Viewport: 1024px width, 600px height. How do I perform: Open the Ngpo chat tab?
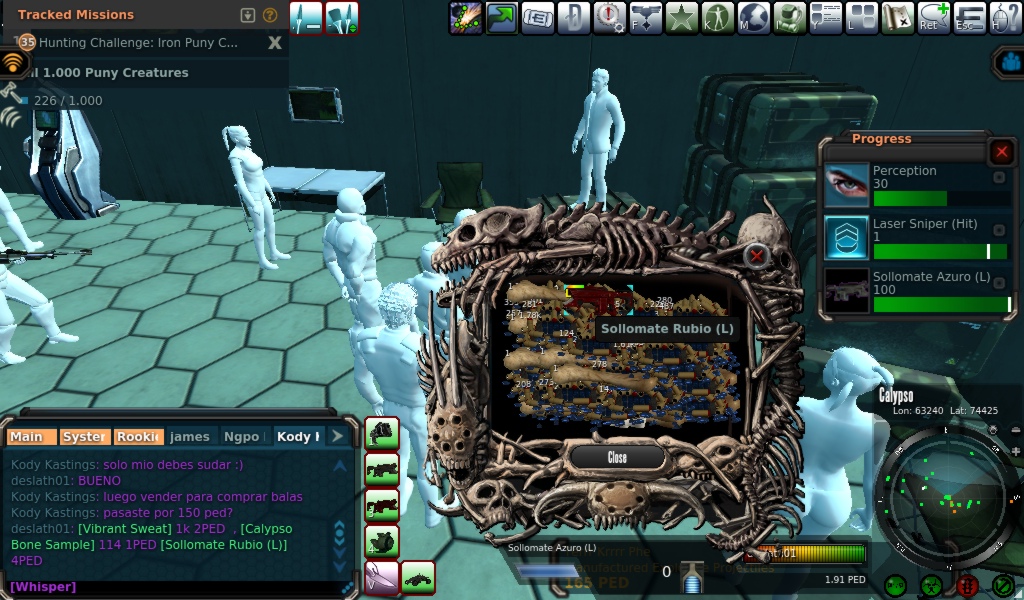point(242,437)
